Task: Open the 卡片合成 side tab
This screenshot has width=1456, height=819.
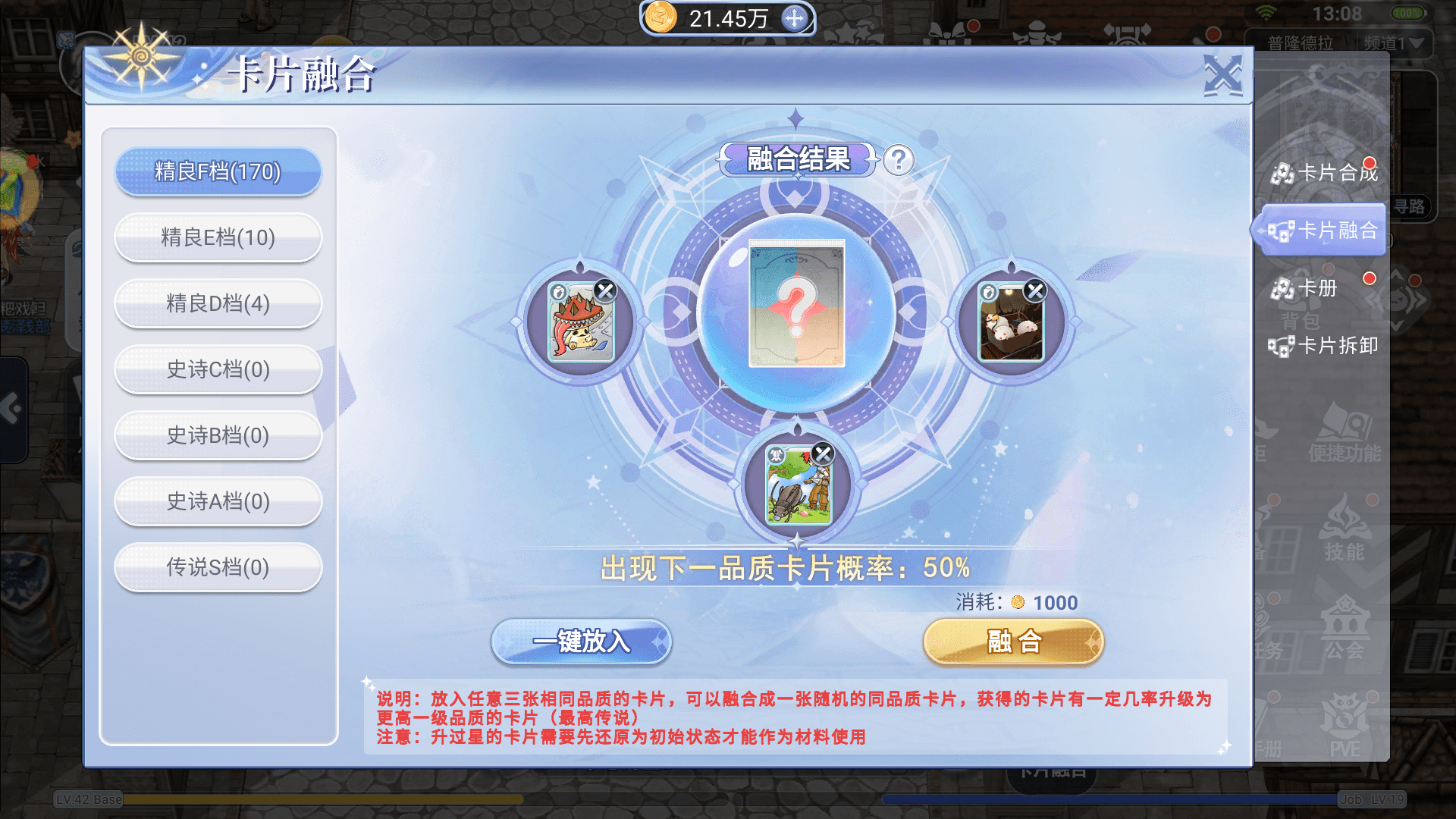Action: [x=1325, y=174]
